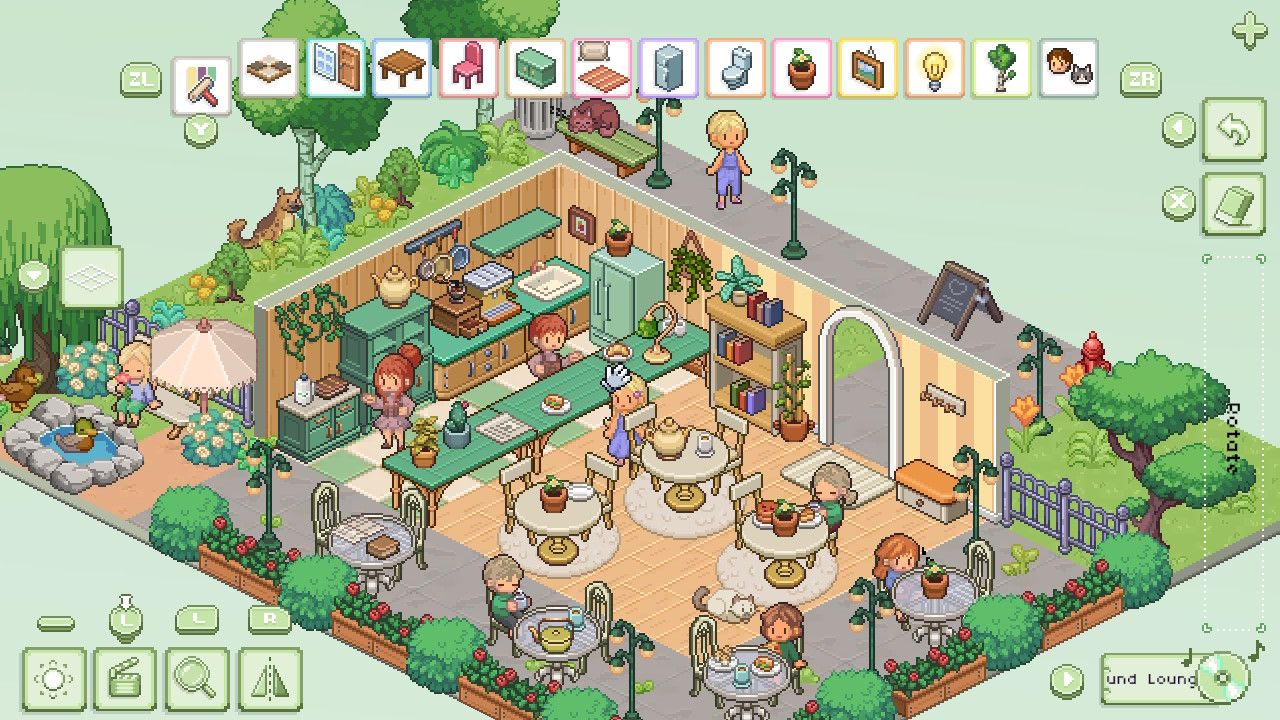This screenshot has height=720, width=1280.
Task: Choose the outdoor tree category
Action: (1001, 68)
